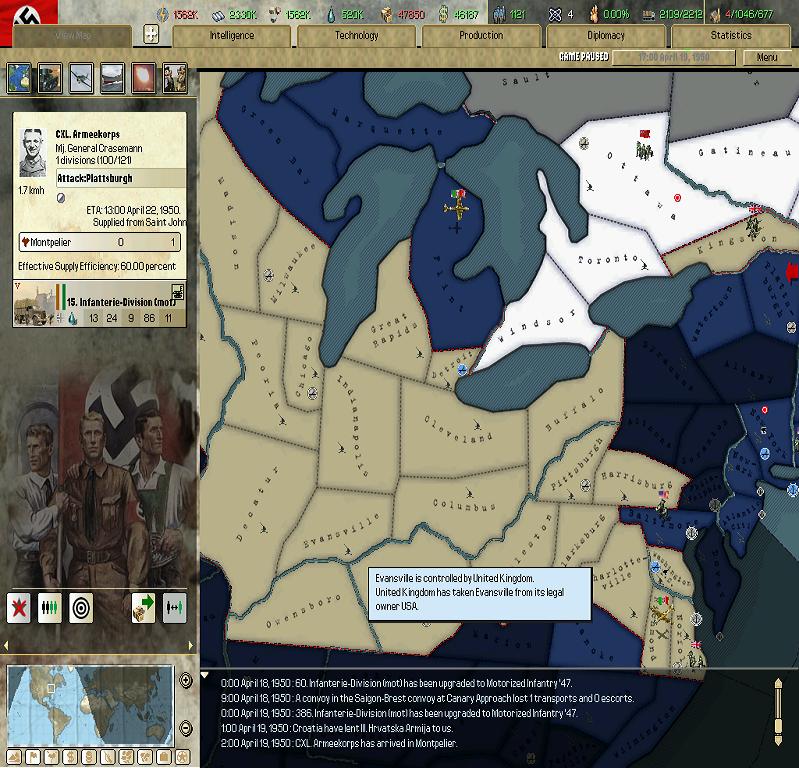799x768 pixels.
Task: Go to the Diplomacy tab
Action: (606, 35)
